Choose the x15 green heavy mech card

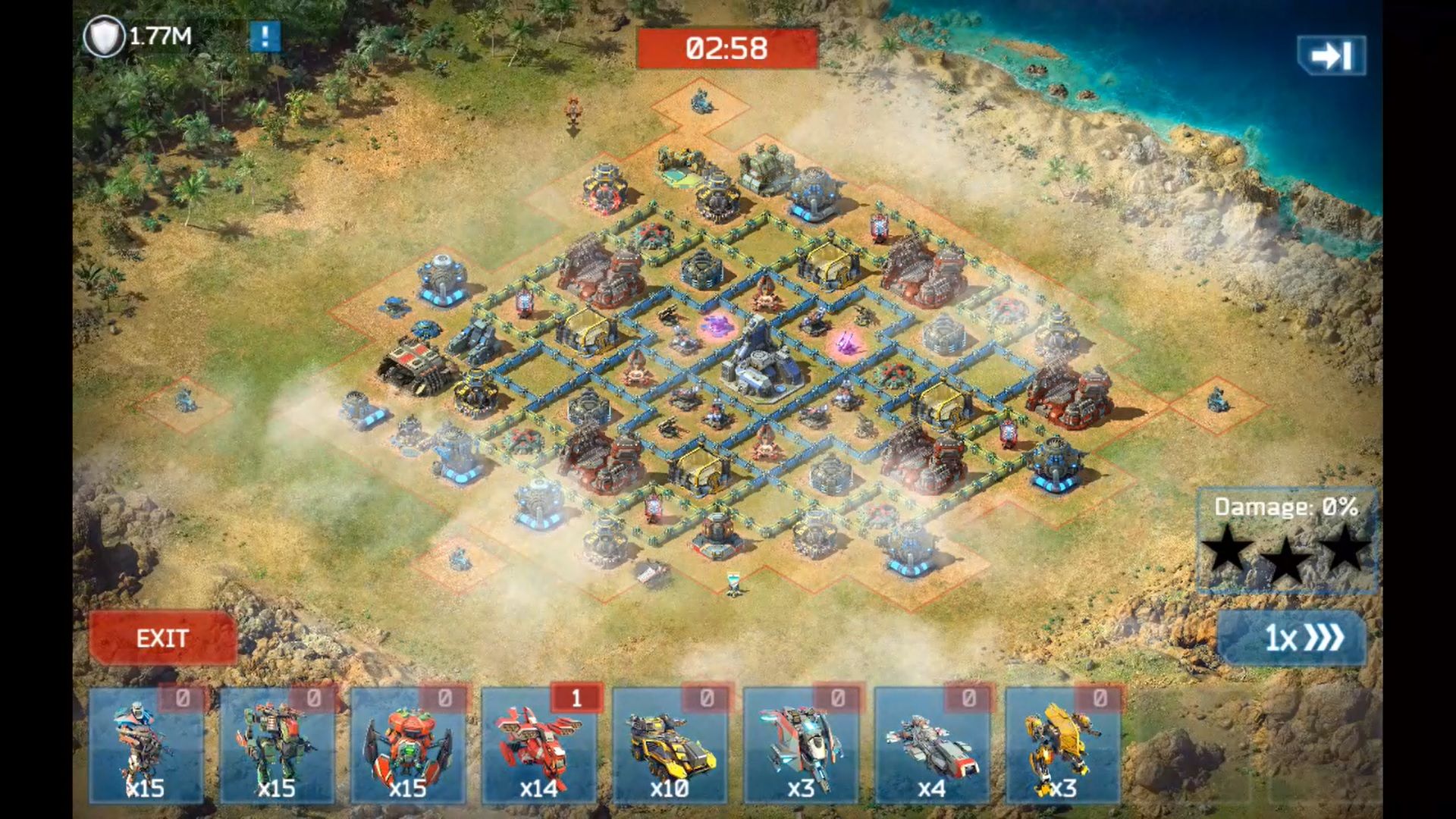[x=277, y=745]
